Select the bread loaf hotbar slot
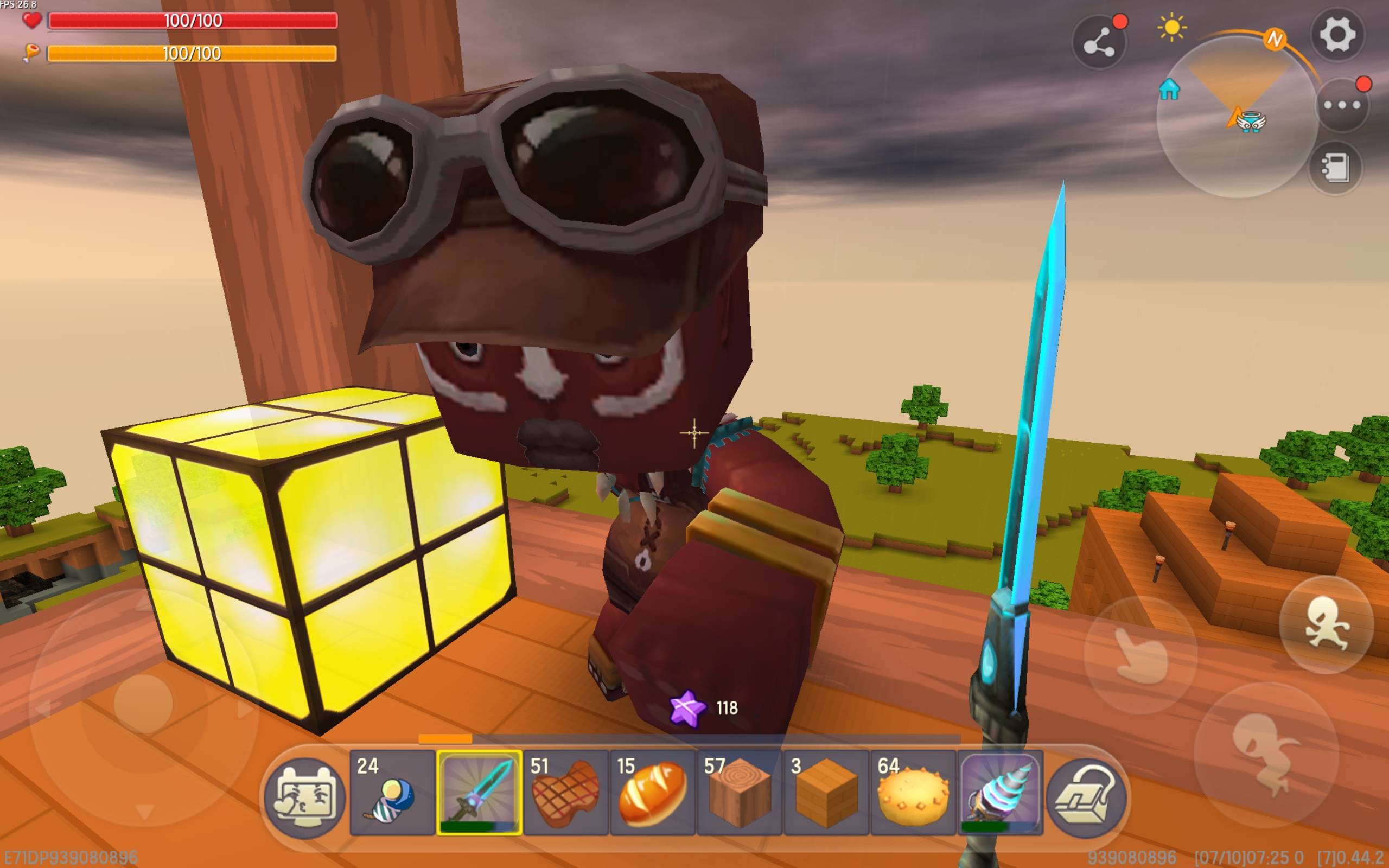Viewport: 1389px width, 868px height. point(653,792)
